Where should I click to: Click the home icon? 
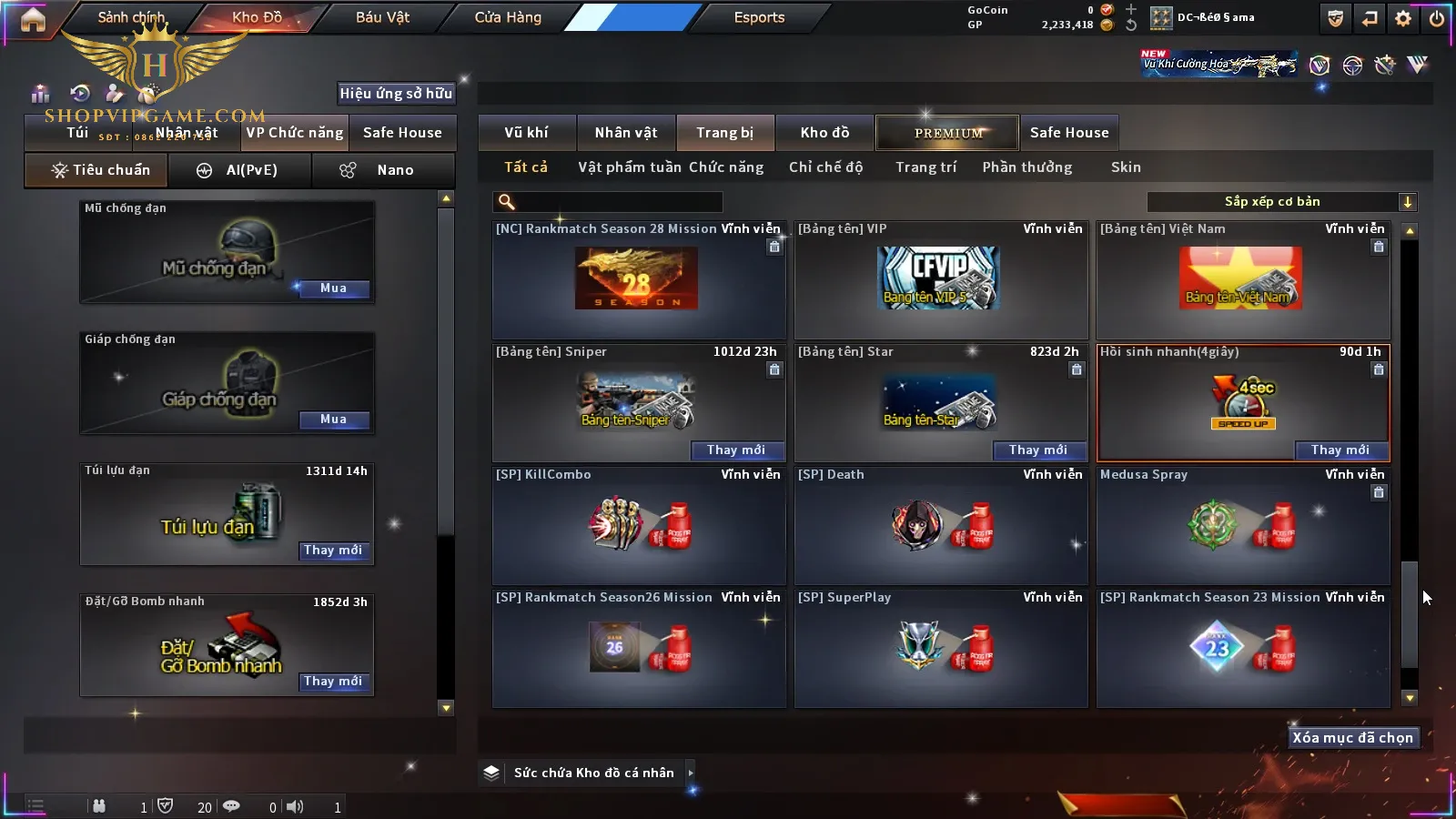point(33,20)
